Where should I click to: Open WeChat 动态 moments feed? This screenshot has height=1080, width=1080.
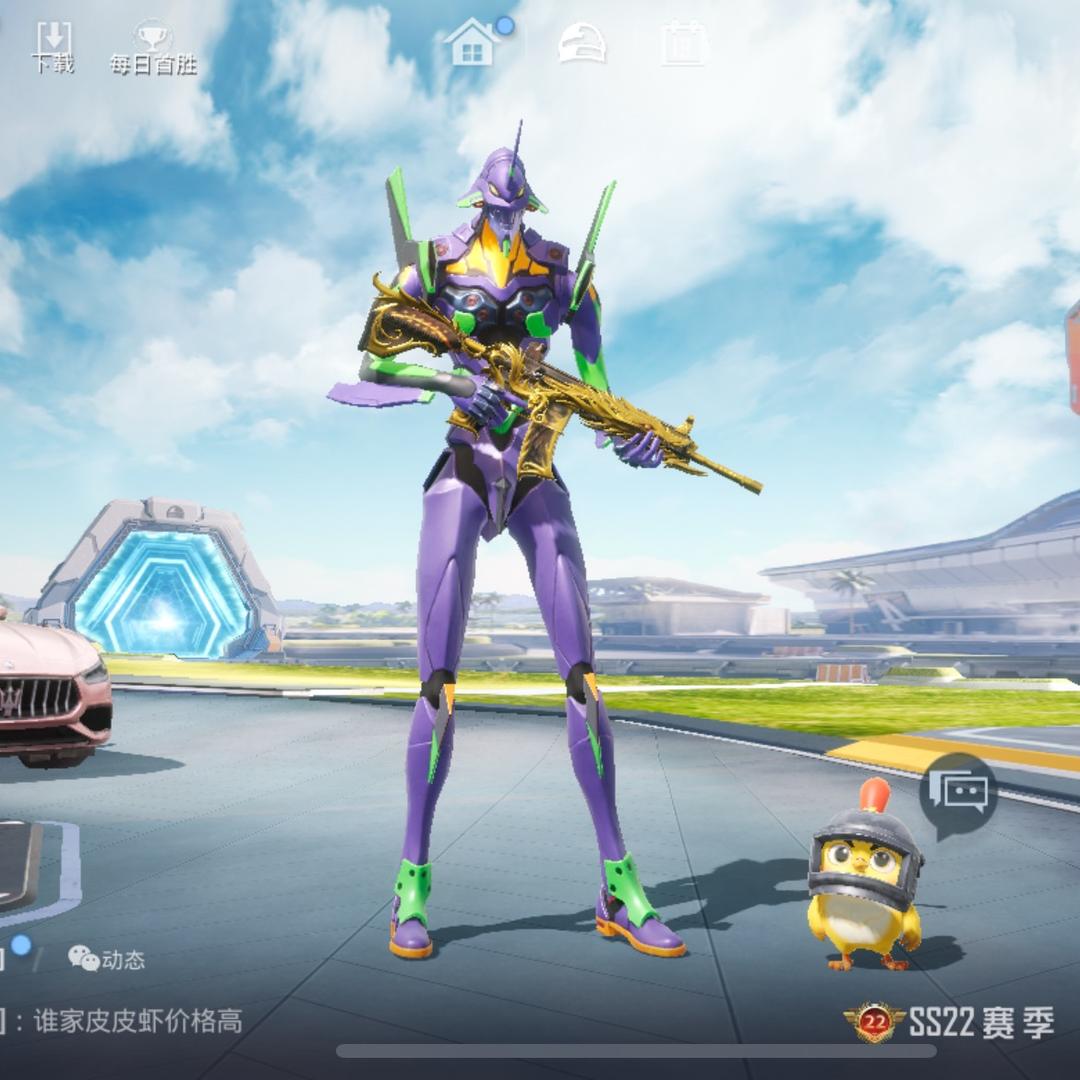pyautogui.click(x=106, y=959)
